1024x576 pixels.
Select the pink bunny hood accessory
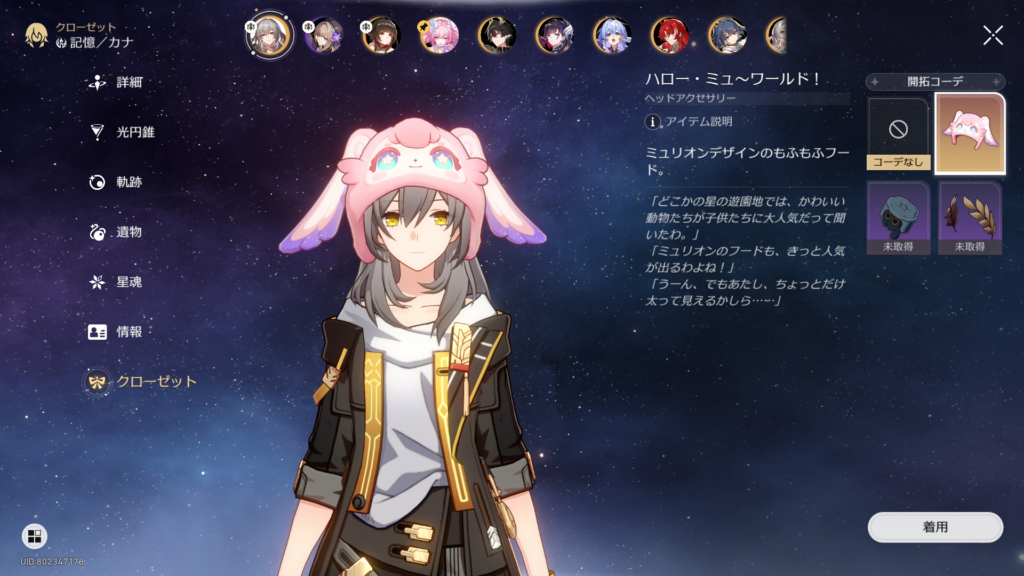(970, 133)
